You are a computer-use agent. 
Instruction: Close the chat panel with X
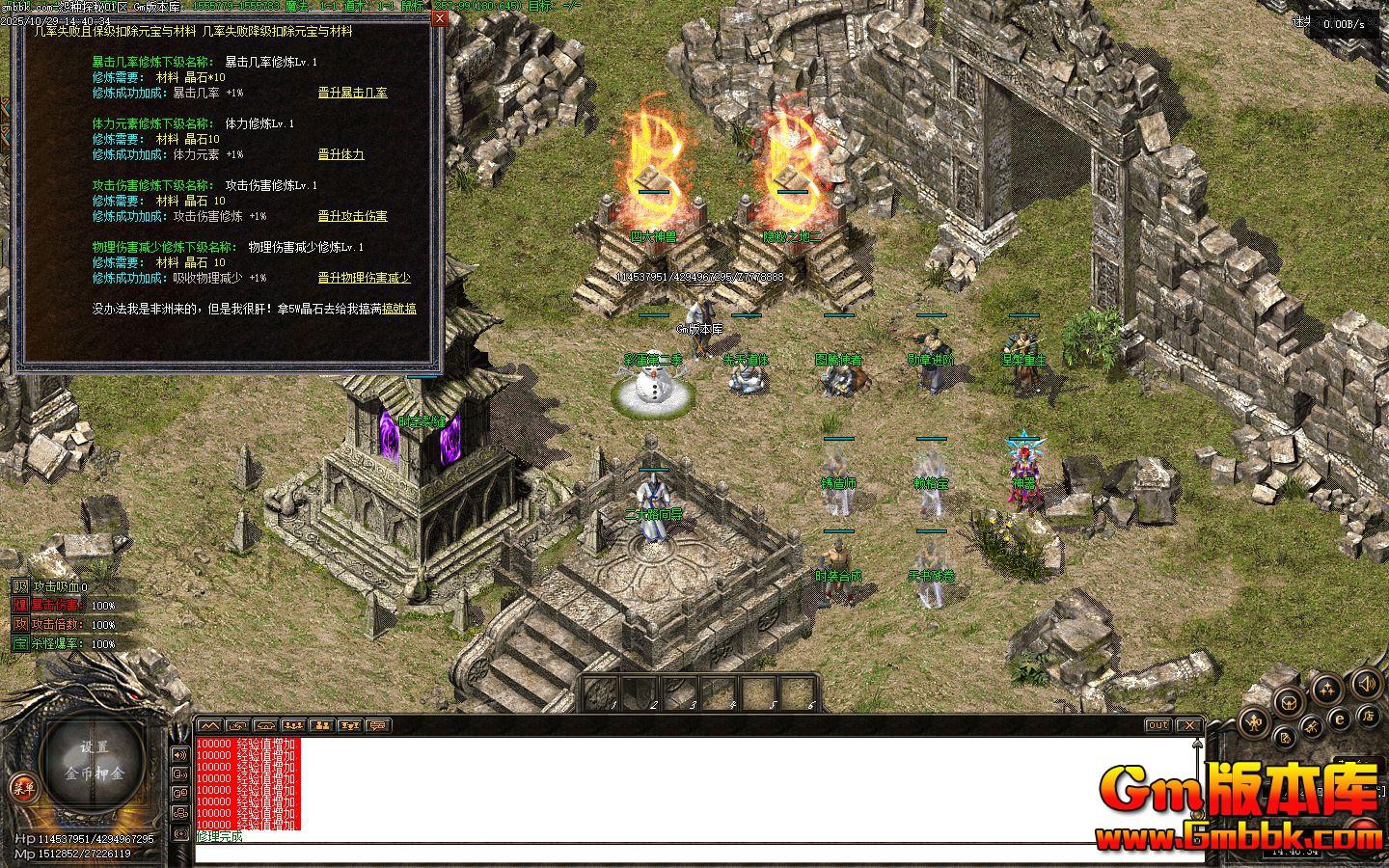tap(1189, 725)
